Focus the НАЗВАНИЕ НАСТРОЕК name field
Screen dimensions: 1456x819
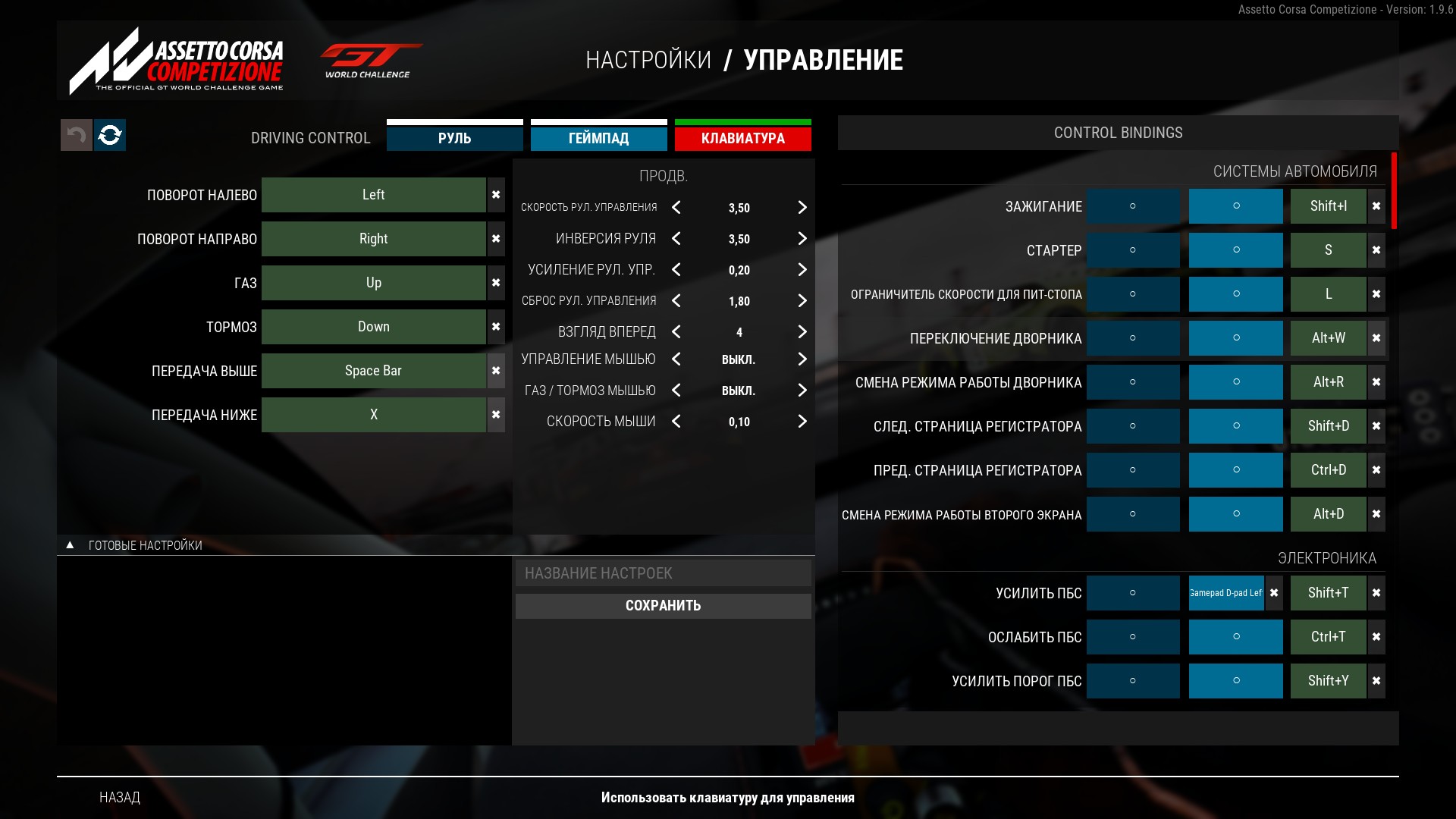click(663, 573)
